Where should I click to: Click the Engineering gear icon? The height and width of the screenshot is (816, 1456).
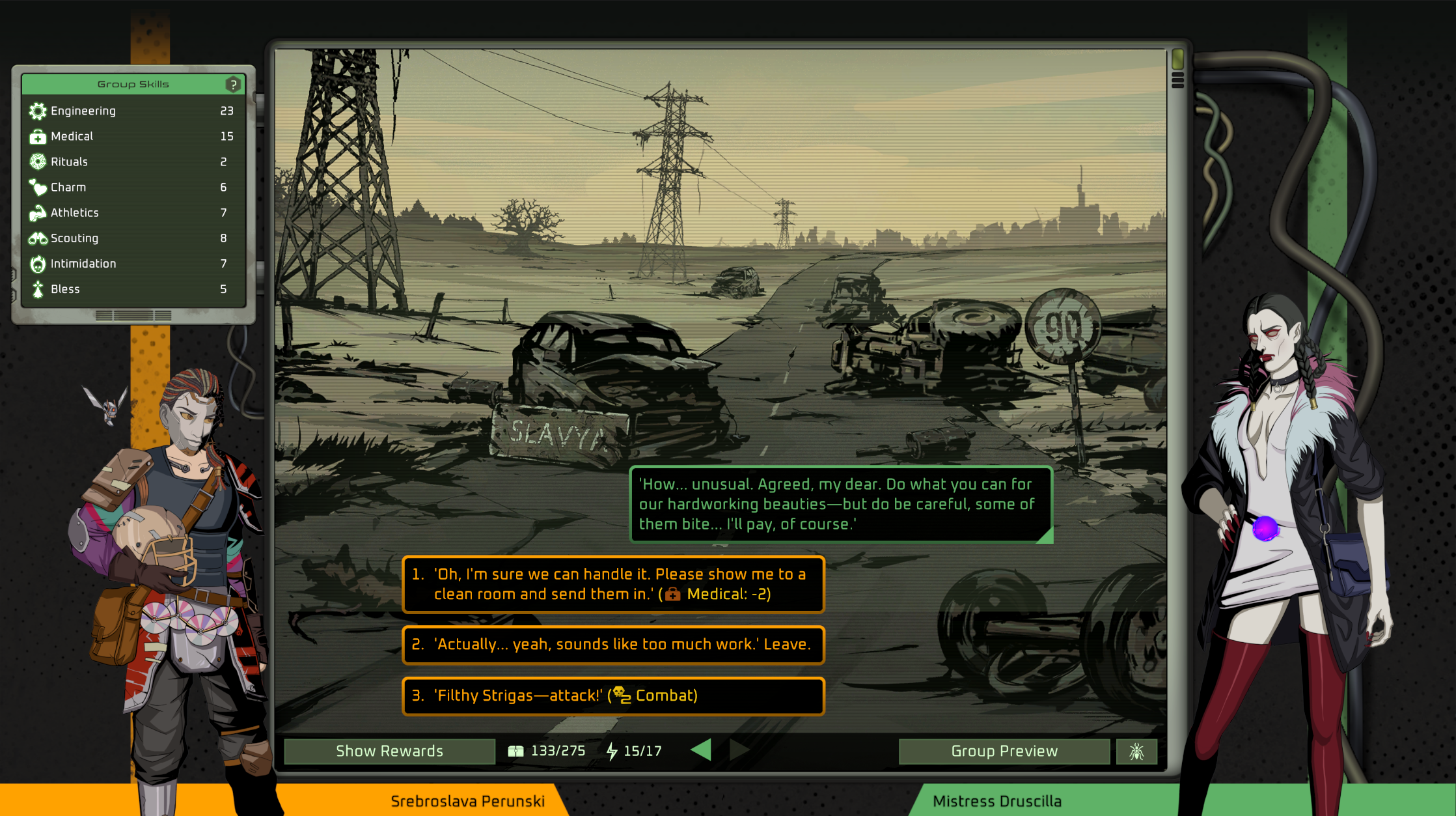tap(38, 111)
